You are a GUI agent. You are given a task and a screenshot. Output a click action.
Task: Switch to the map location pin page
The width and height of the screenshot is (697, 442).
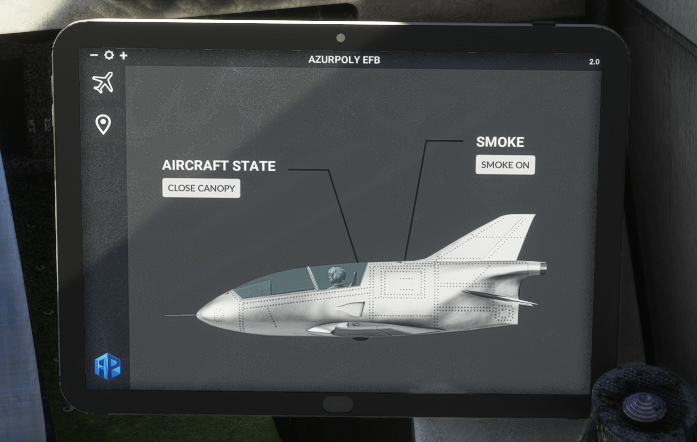click(x=102, y=124)
